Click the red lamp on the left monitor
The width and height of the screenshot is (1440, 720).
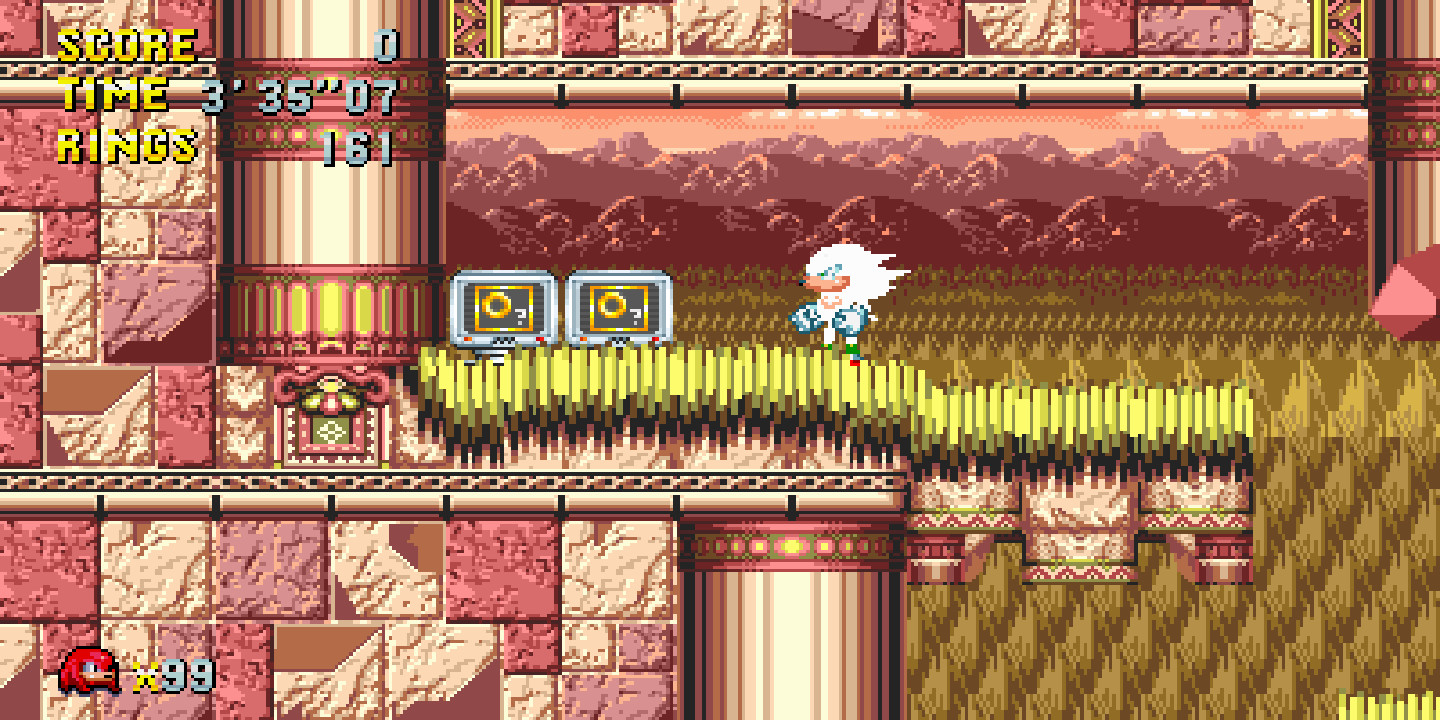coord(539,338)
